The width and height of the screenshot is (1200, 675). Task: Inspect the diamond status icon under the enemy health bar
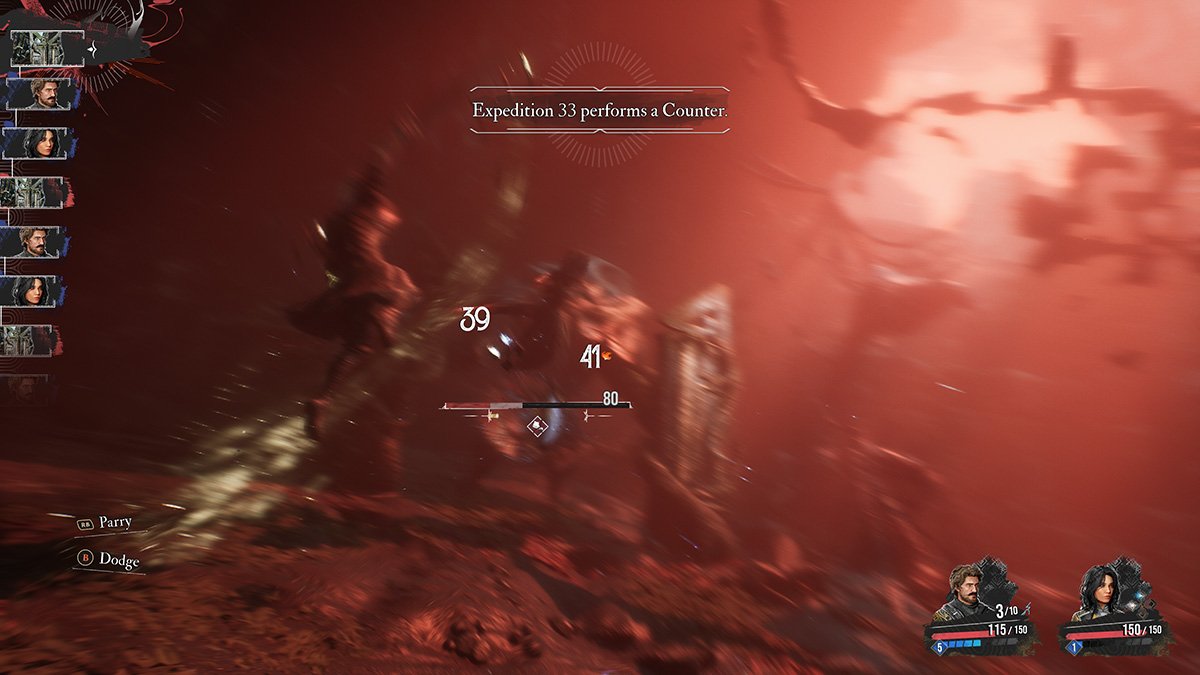pos(538,426)
